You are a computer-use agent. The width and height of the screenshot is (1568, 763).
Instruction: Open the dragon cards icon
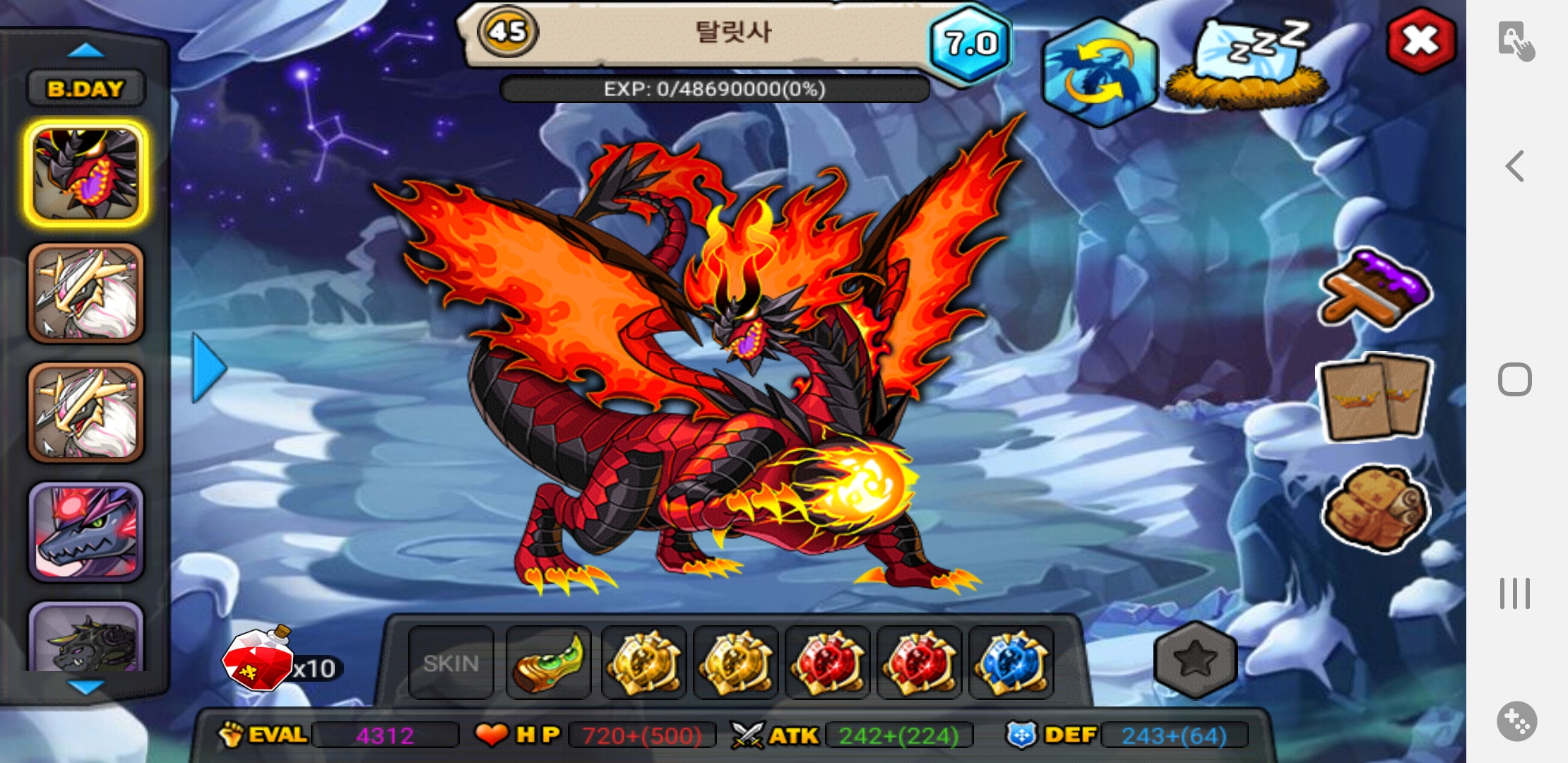coord(1374,397)
